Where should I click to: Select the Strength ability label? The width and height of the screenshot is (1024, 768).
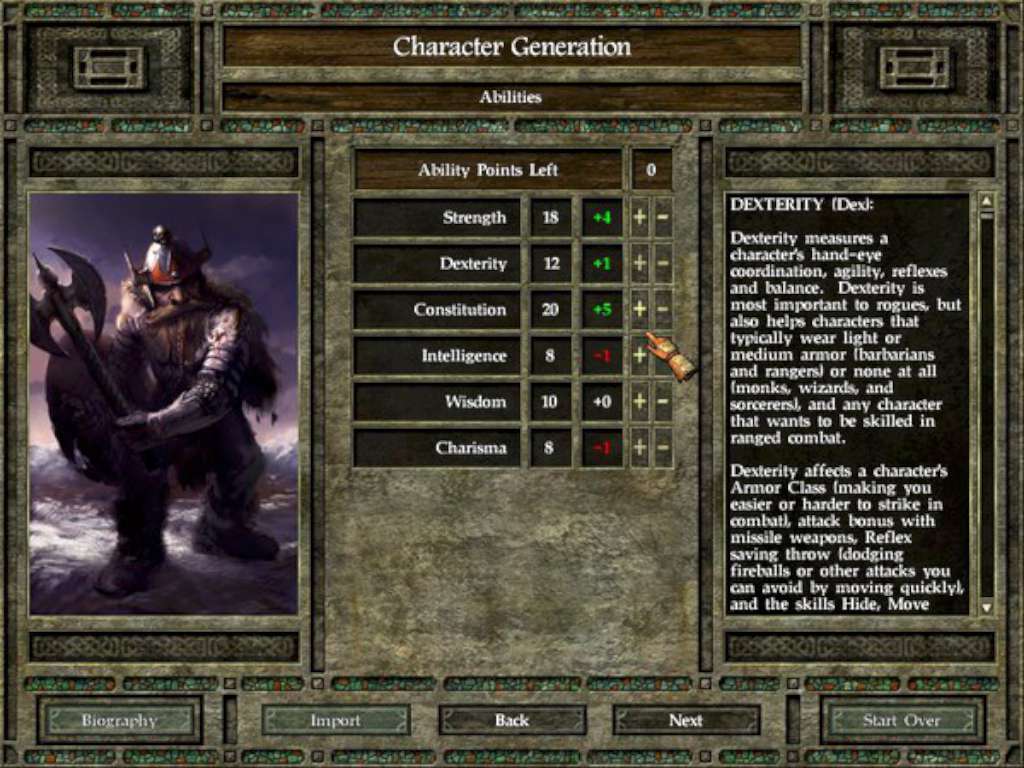coord(438,218)
